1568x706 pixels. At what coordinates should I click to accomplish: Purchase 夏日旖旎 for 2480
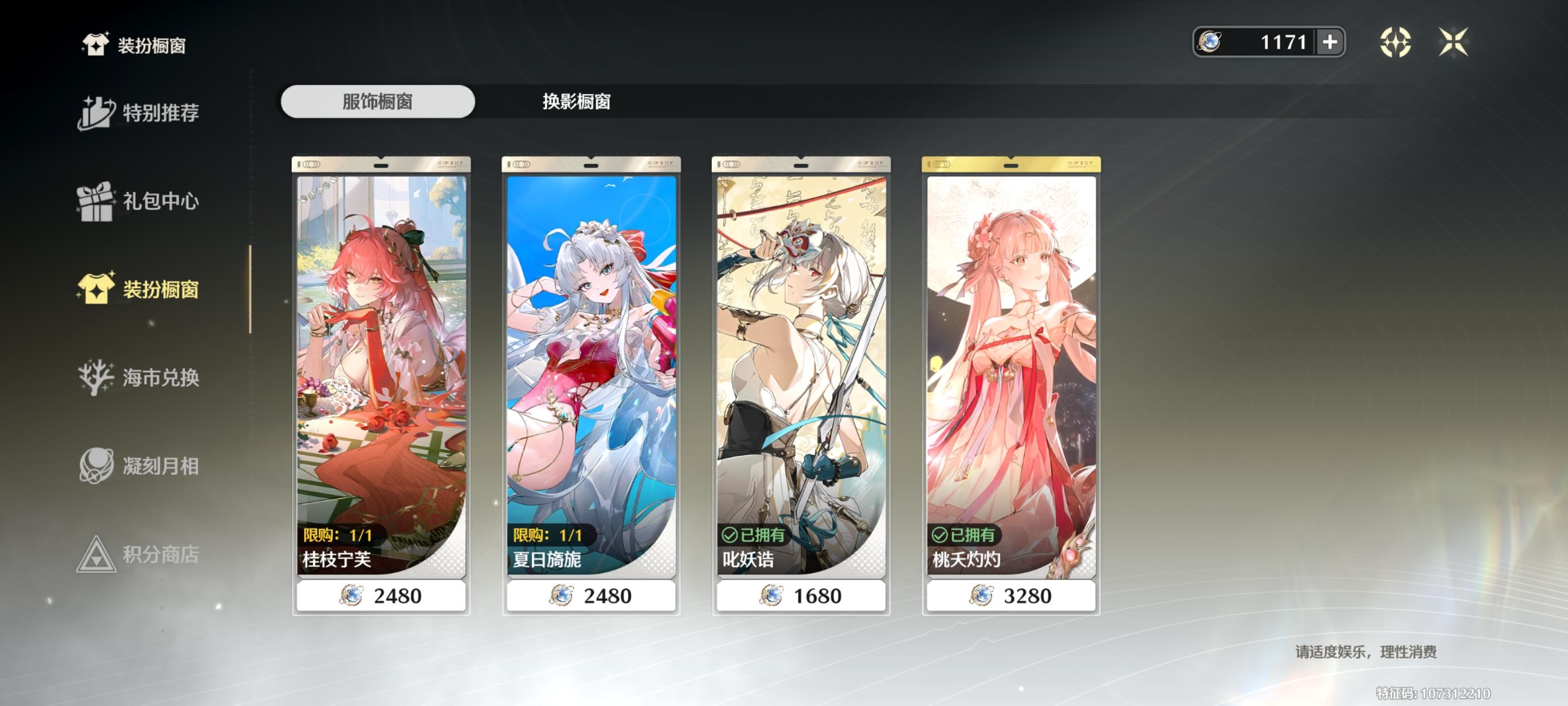click(x=590, y=596)
